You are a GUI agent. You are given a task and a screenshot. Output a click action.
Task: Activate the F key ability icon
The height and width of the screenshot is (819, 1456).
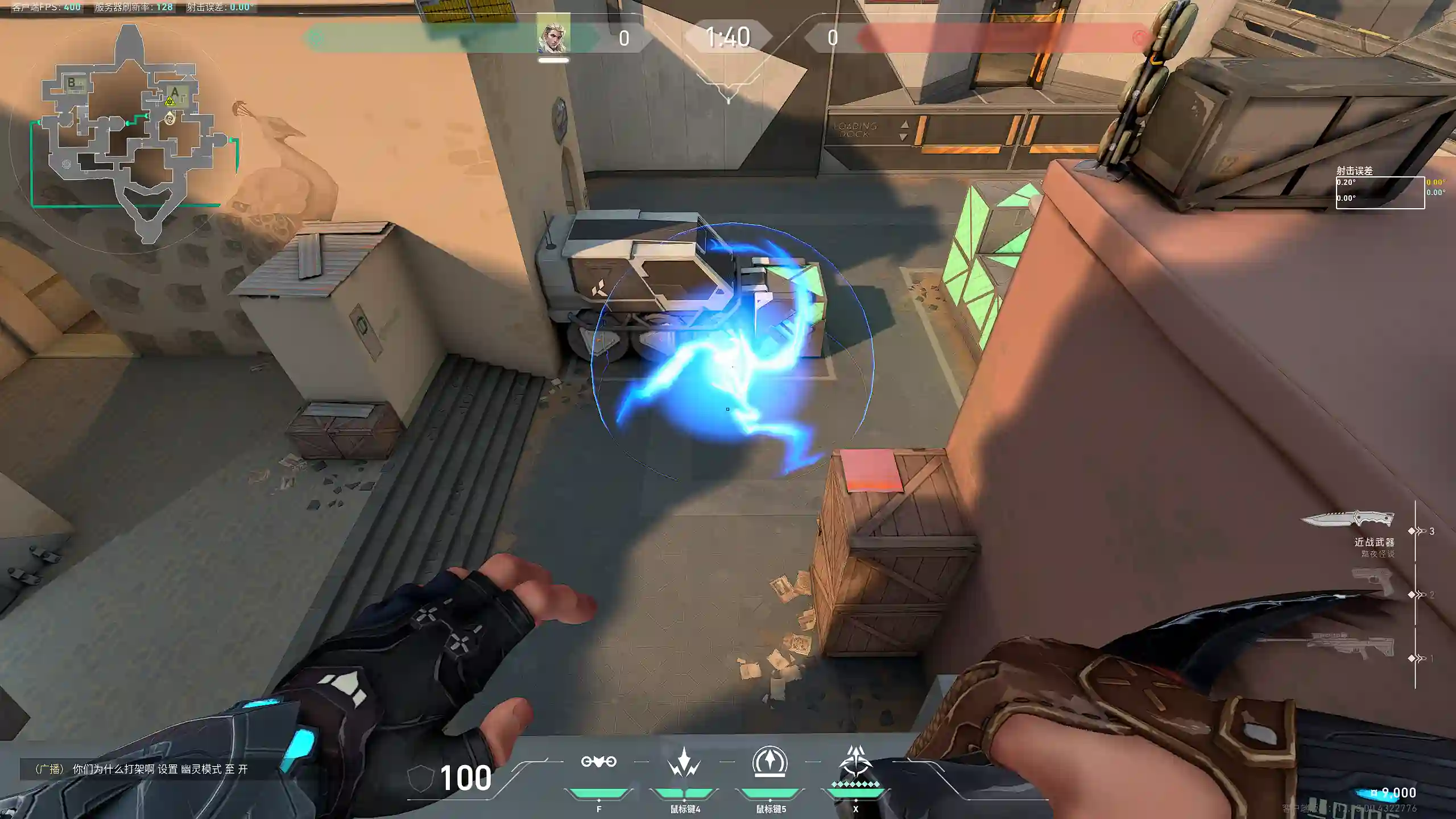click(x=598, y=762)
